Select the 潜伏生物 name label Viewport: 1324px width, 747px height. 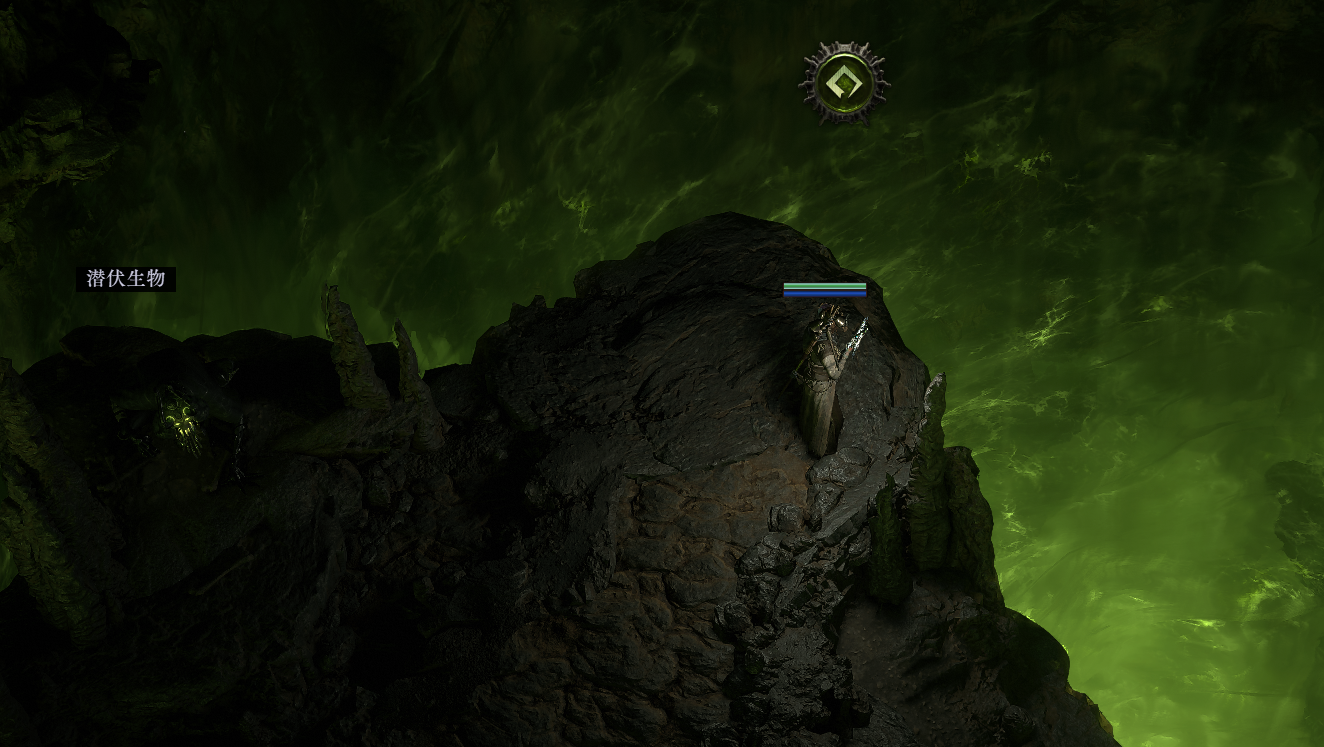click(126, 279)
